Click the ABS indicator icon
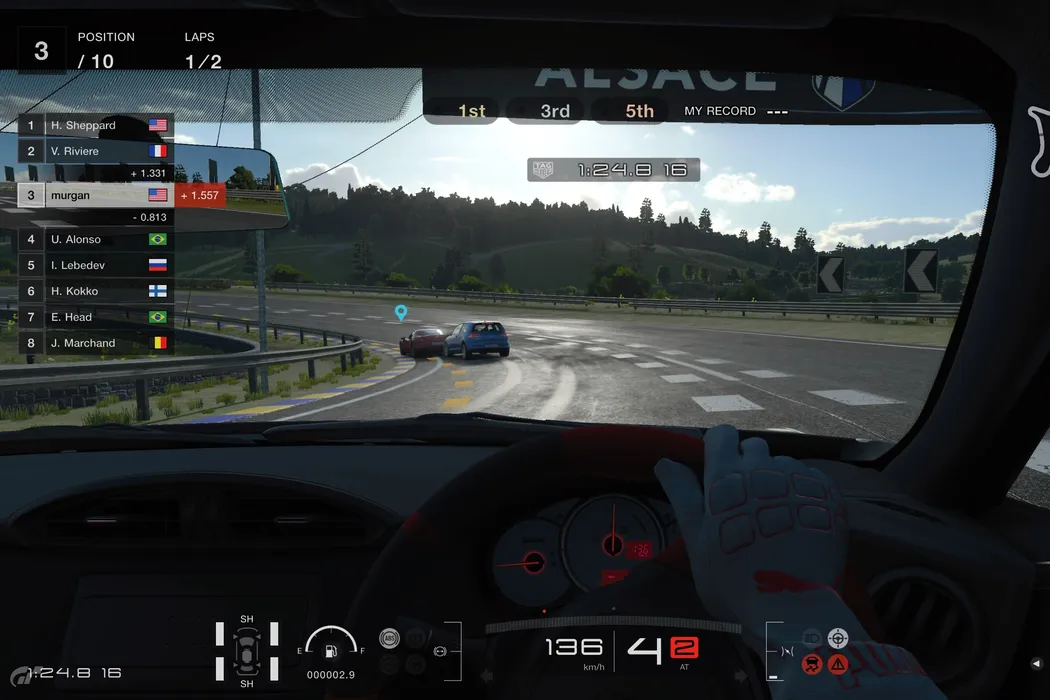Viewport: 1050px width, 700px height. [x=390, y=638]
